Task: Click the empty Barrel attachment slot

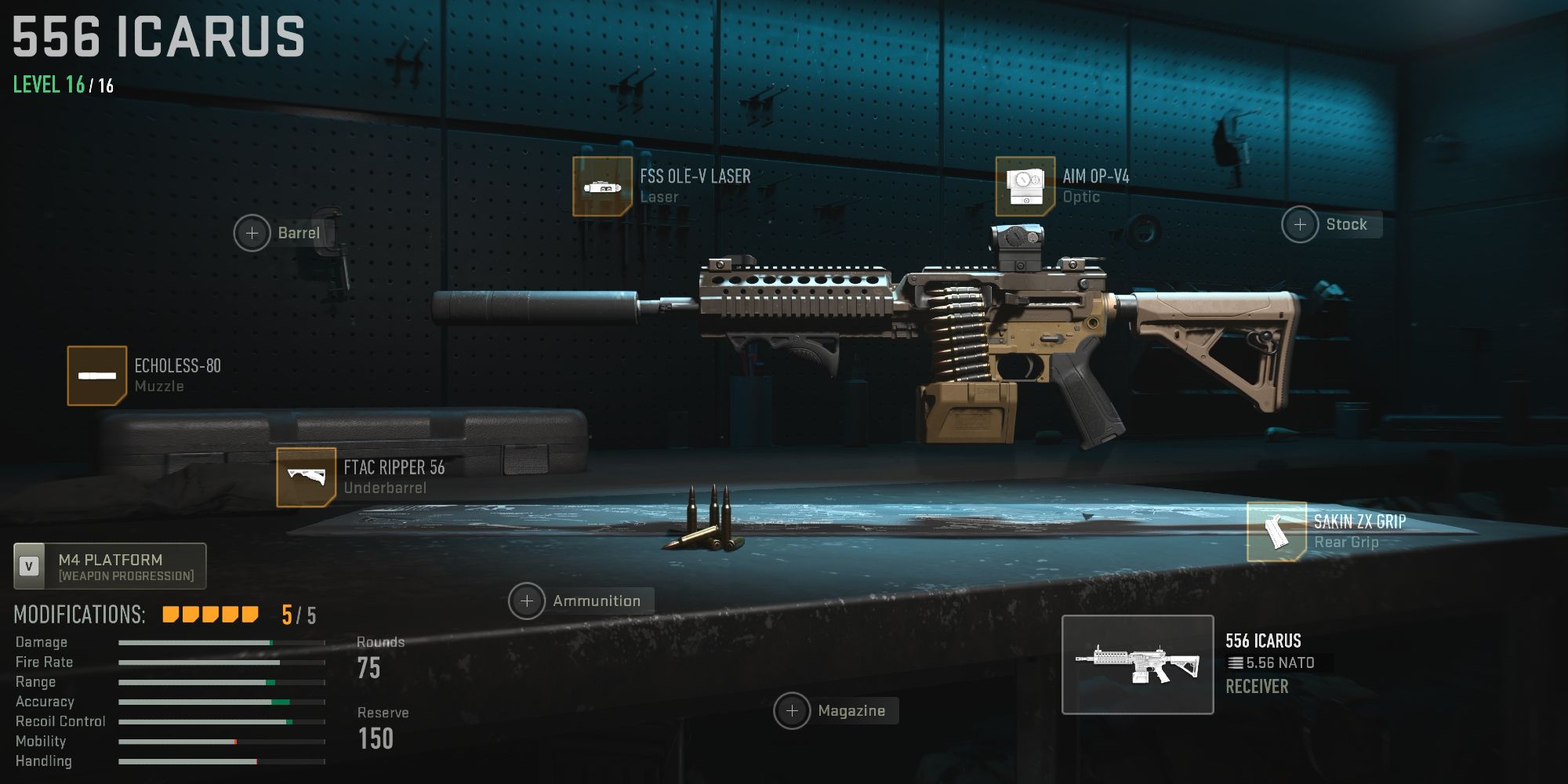Action: pos(252,232)
